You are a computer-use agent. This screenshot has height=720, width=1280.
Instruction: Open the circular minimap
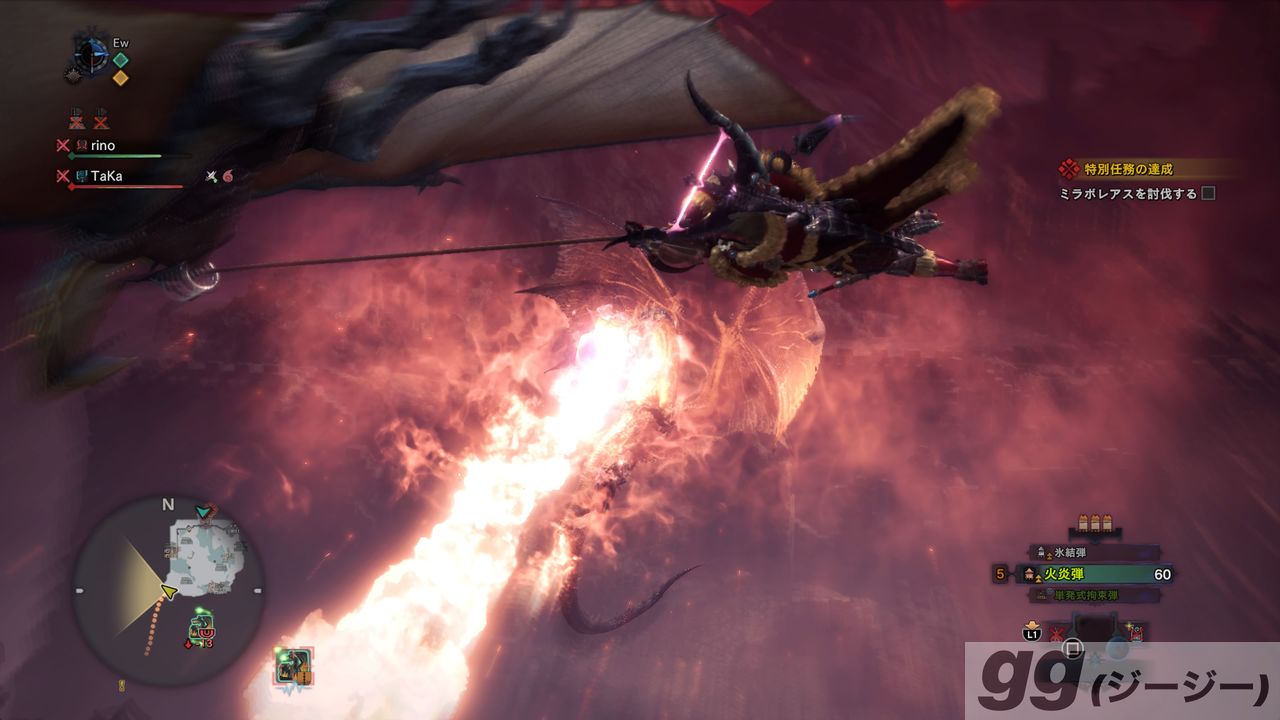pos(168,590)
